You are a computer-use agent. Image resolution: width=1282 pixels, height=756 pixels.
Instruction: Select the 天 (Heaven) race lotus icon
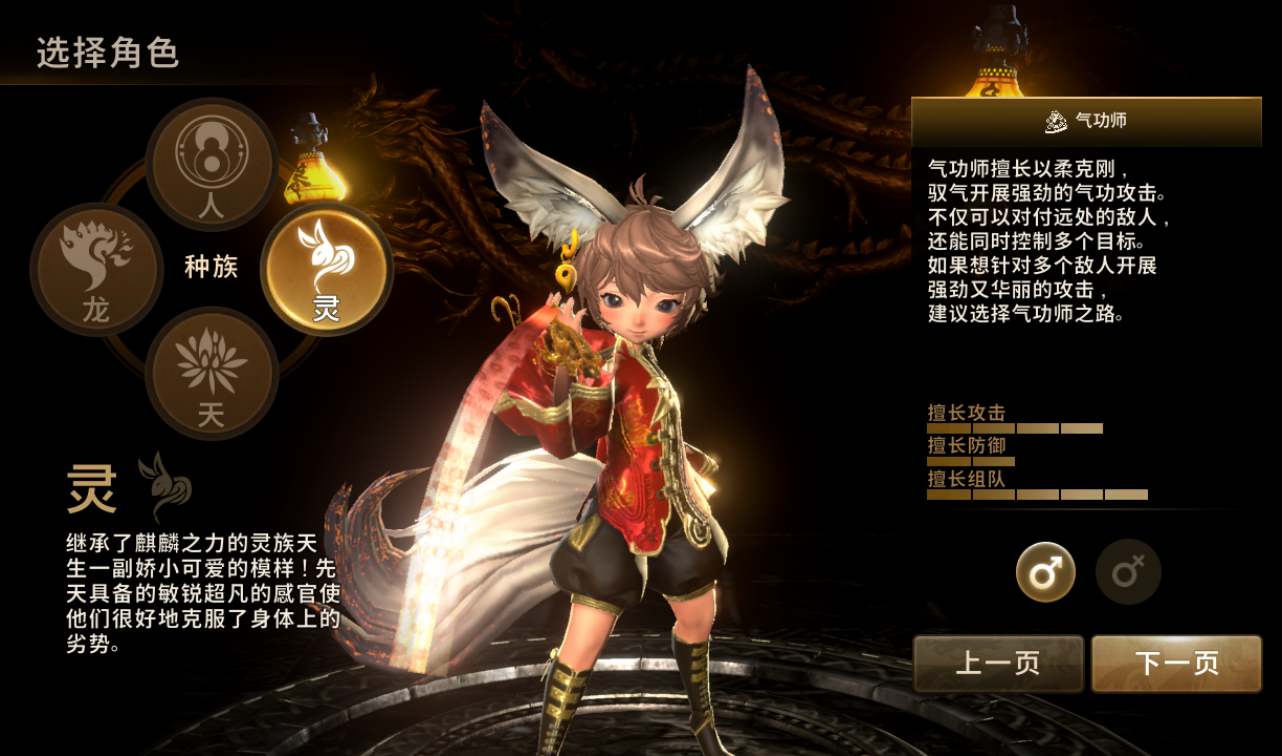[x=211, y=372]
